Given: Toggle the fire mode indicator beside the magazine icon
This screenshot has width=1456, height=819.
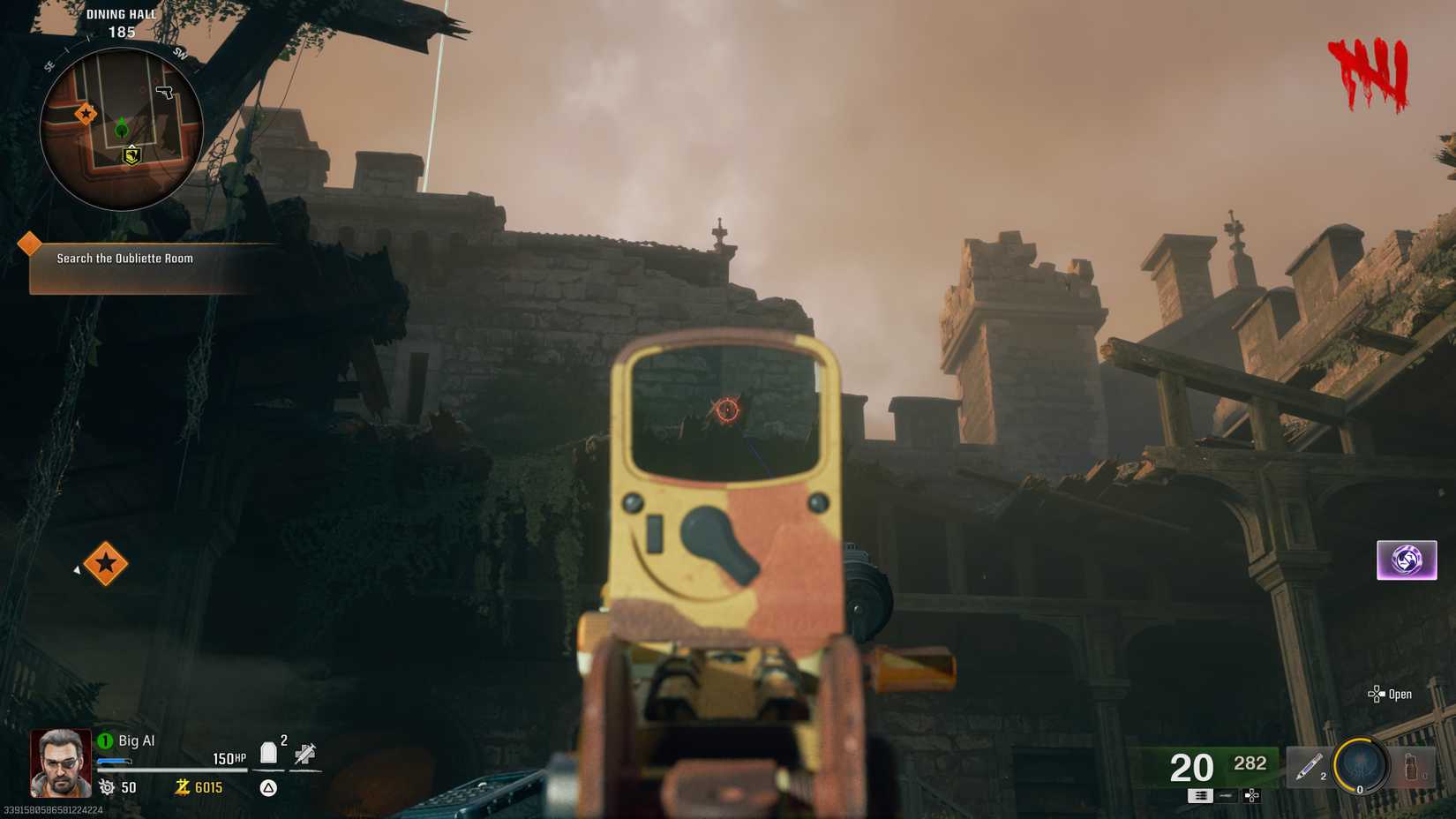Looking at the screenshot, I should click(1226, 795).
